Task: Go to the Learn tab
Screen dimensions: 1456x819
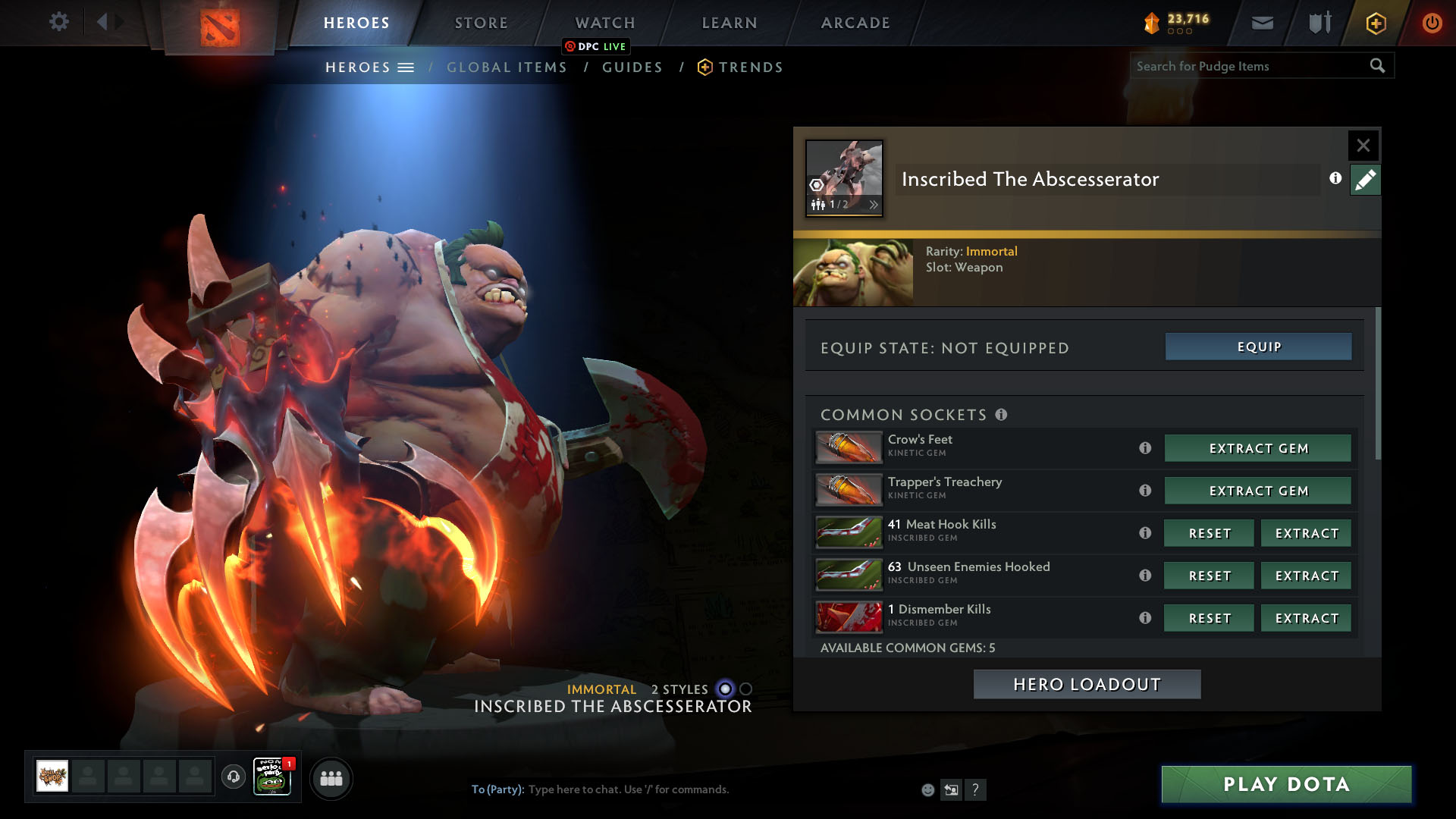Action: (730, 23)
